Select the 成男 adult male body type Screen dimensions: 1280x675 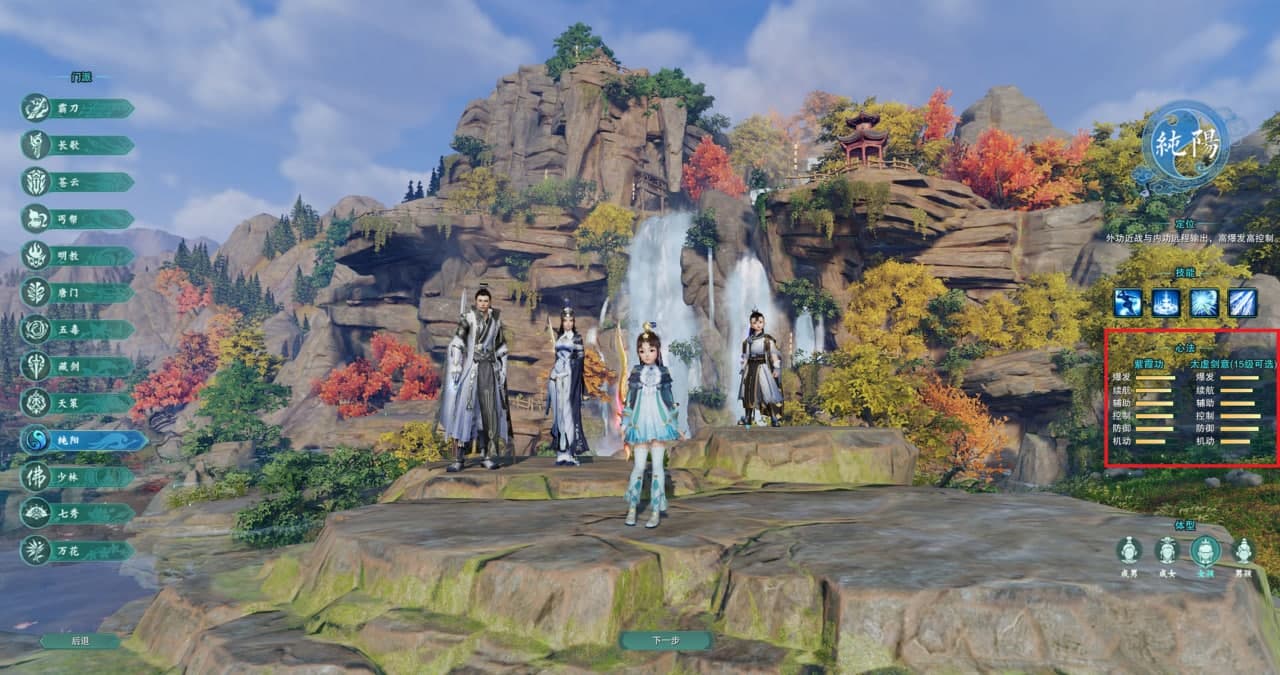(1129, 550)
